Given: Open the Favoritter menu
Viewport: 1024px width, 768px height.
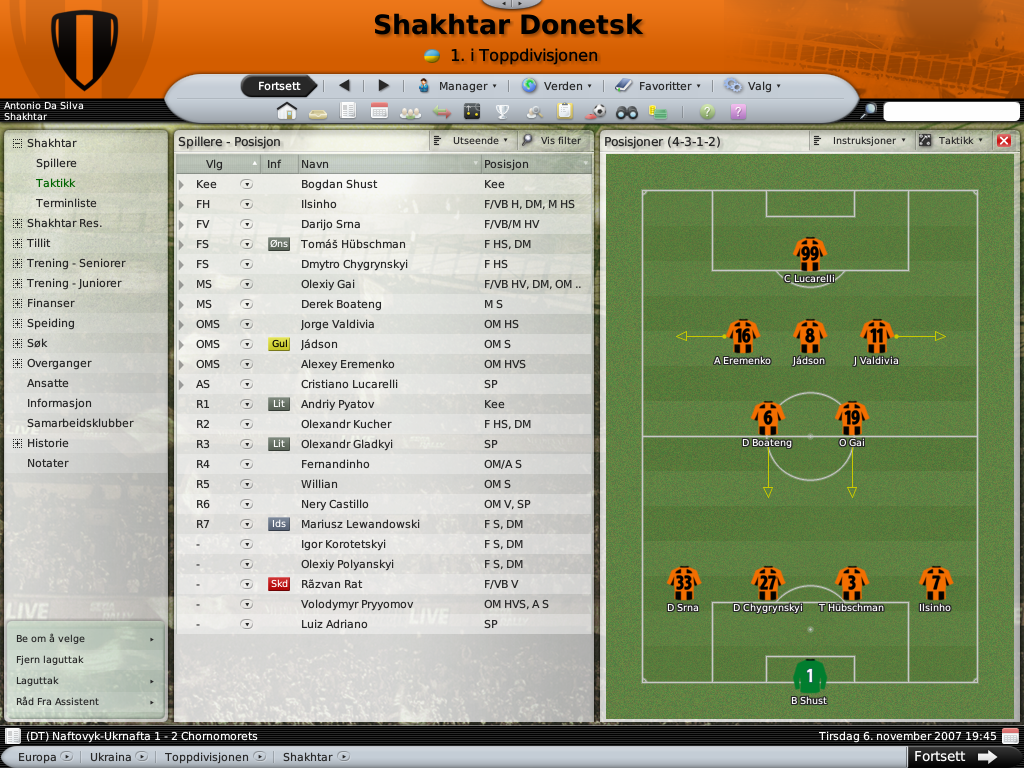Looking at the screenshot, I should (x=657, y=86).
